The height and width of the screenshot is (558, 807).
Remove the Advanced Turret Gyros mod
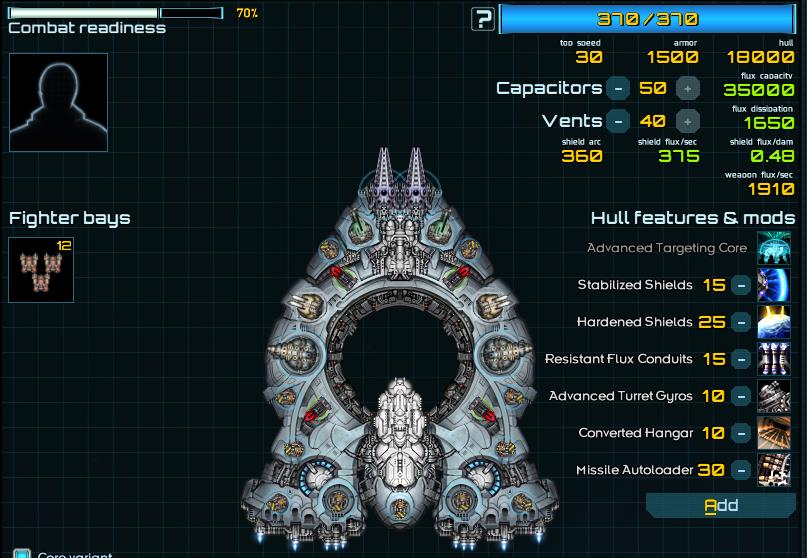tap(741, 396)
